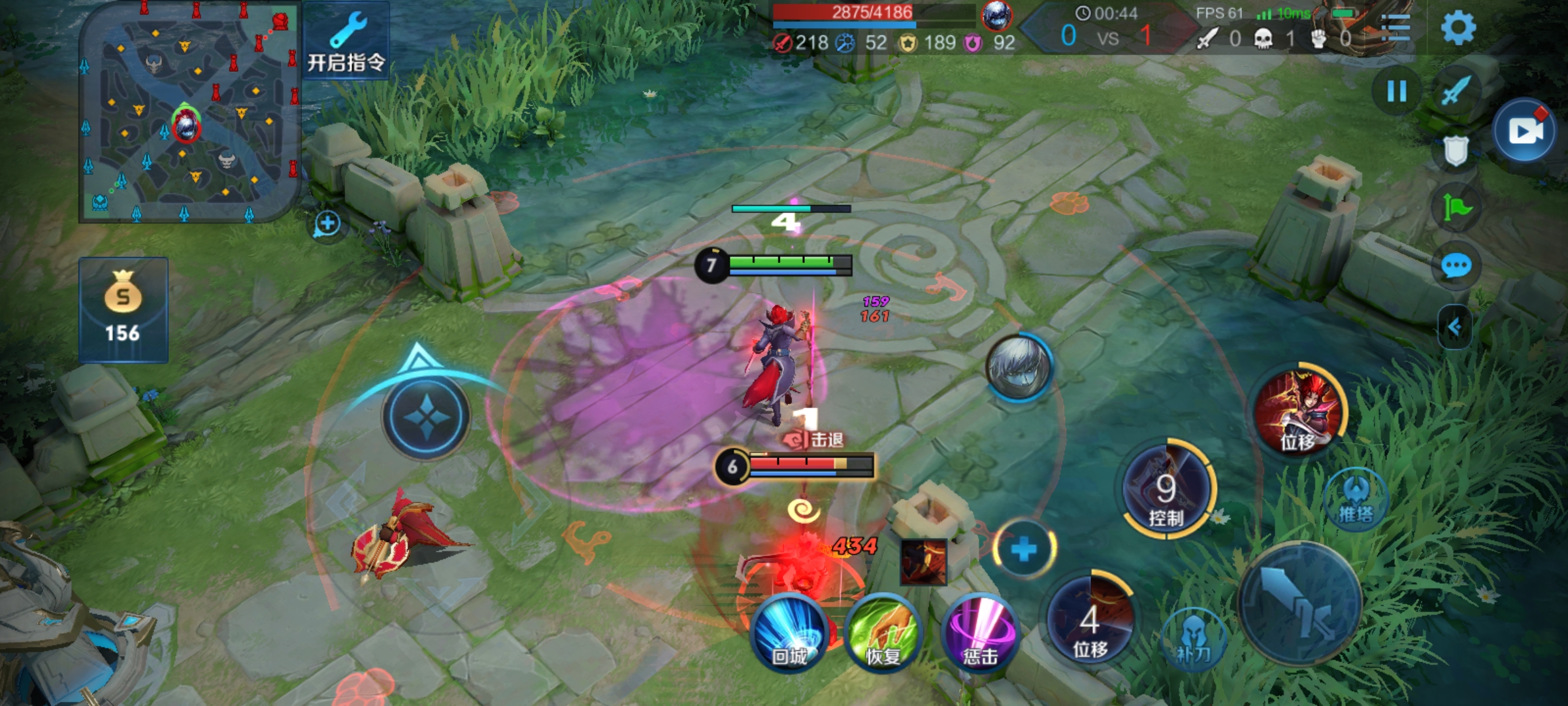The height and width of the screenshot is (706, 1568).
Task: Start screen recording with camera button
Action: [x=1526, y=131]
